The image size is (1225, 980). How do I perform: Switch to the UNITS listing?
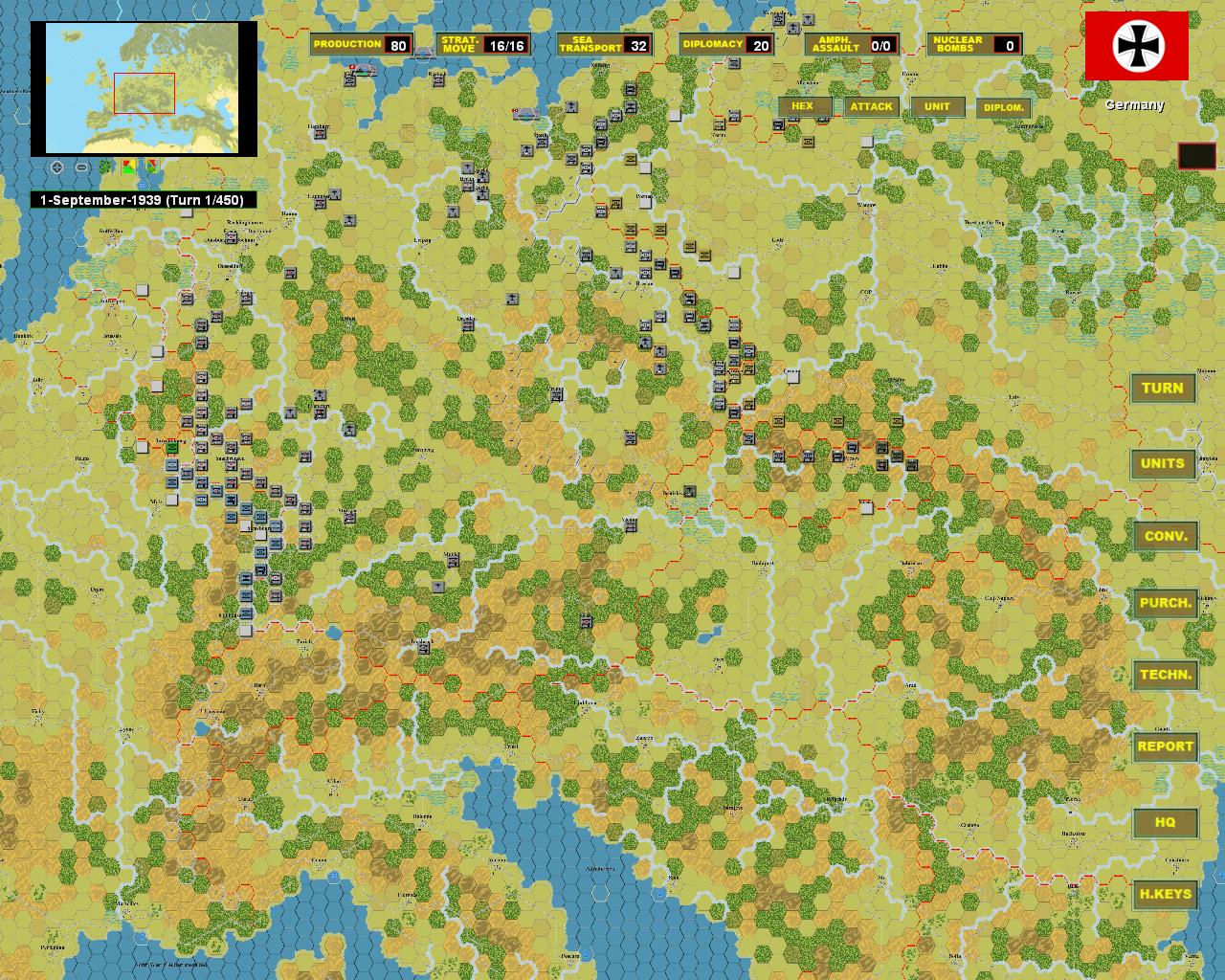[x=1164, y=463]
